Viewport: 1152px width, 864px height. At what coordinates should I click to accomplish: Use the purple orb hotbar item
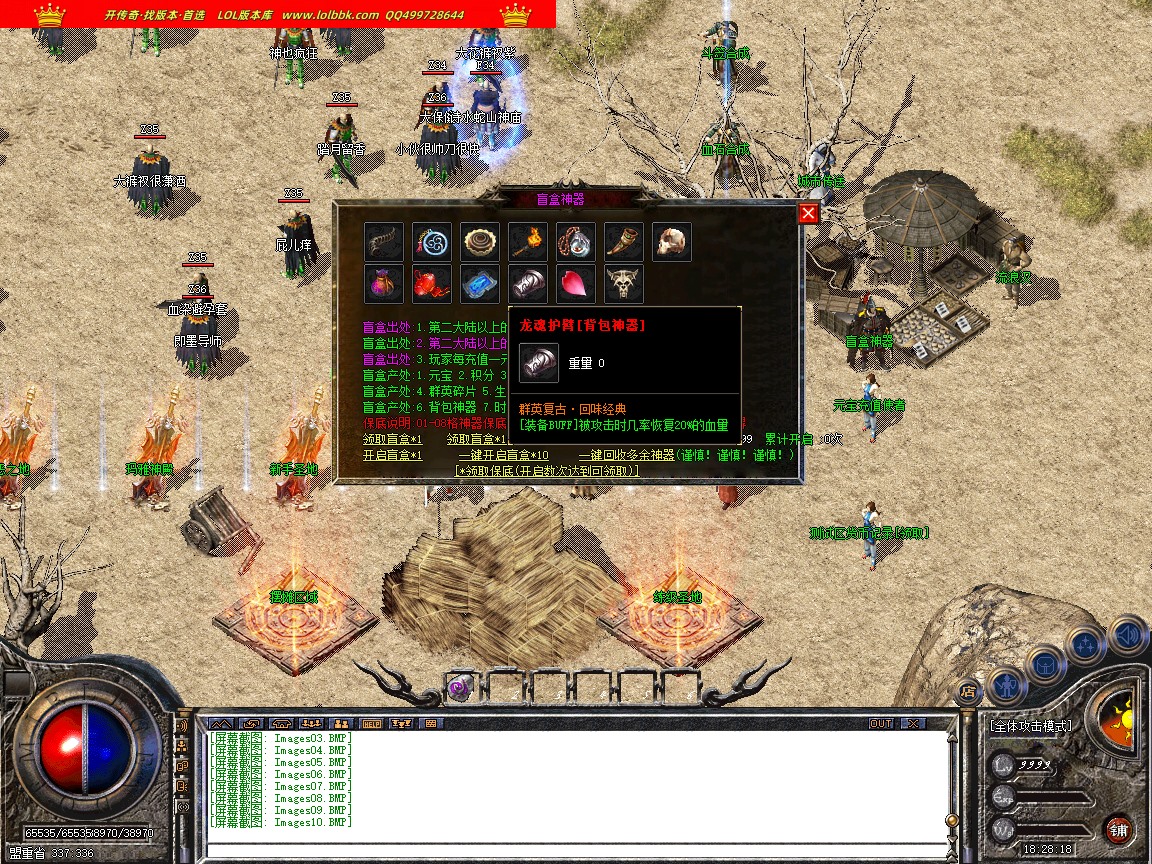click(x=459, y=687)
